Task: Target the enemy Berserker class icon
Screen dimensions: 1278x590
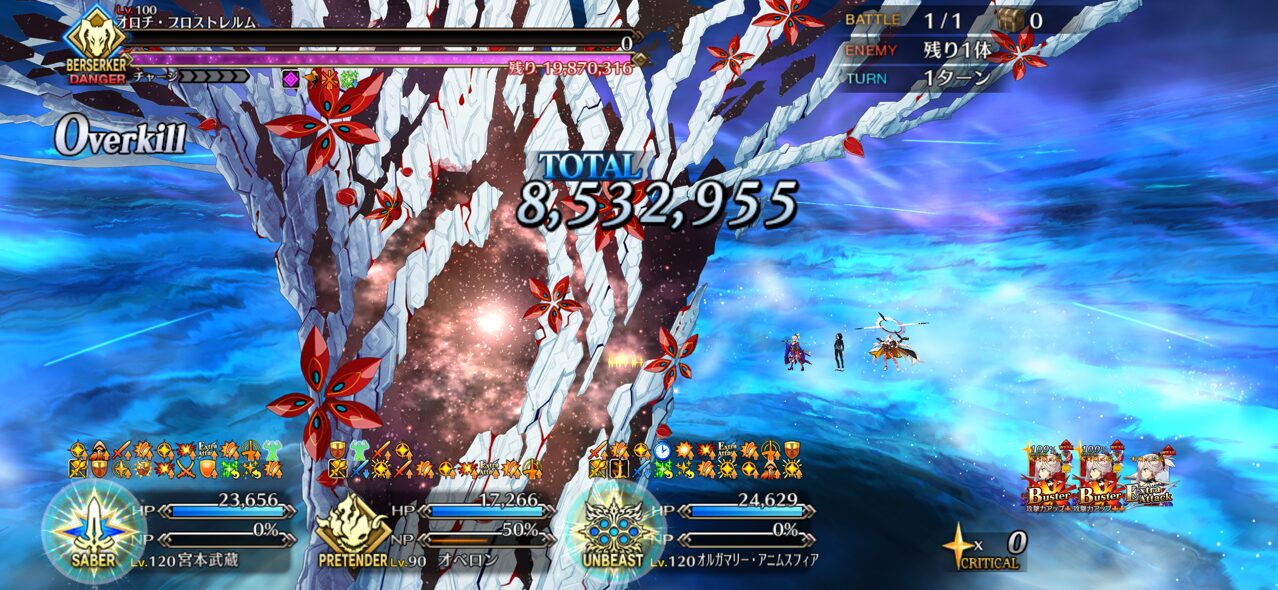Action: click(96, 40)
